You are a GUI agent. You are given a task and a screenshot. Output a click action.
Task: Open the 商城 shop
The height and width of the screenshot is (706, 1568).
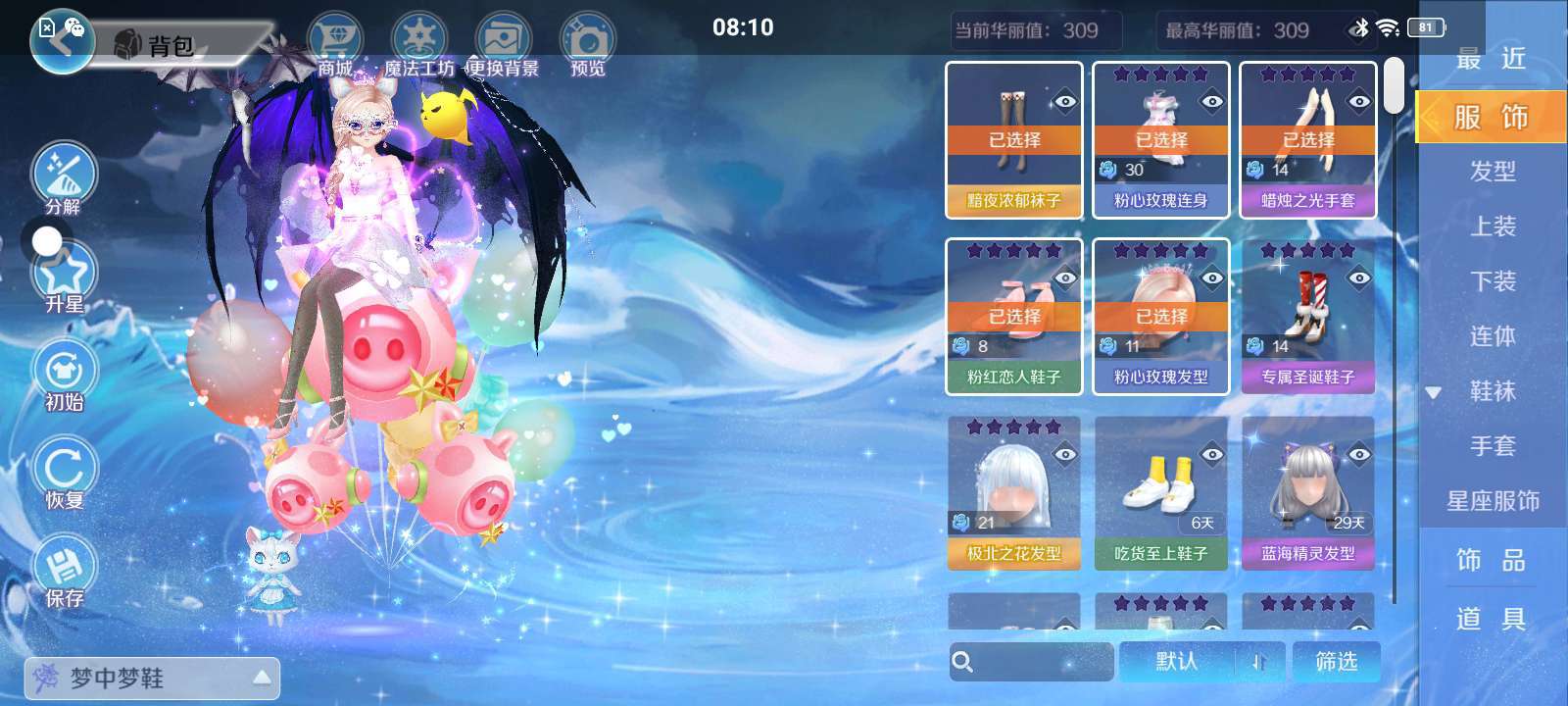(x=335, y=44)
